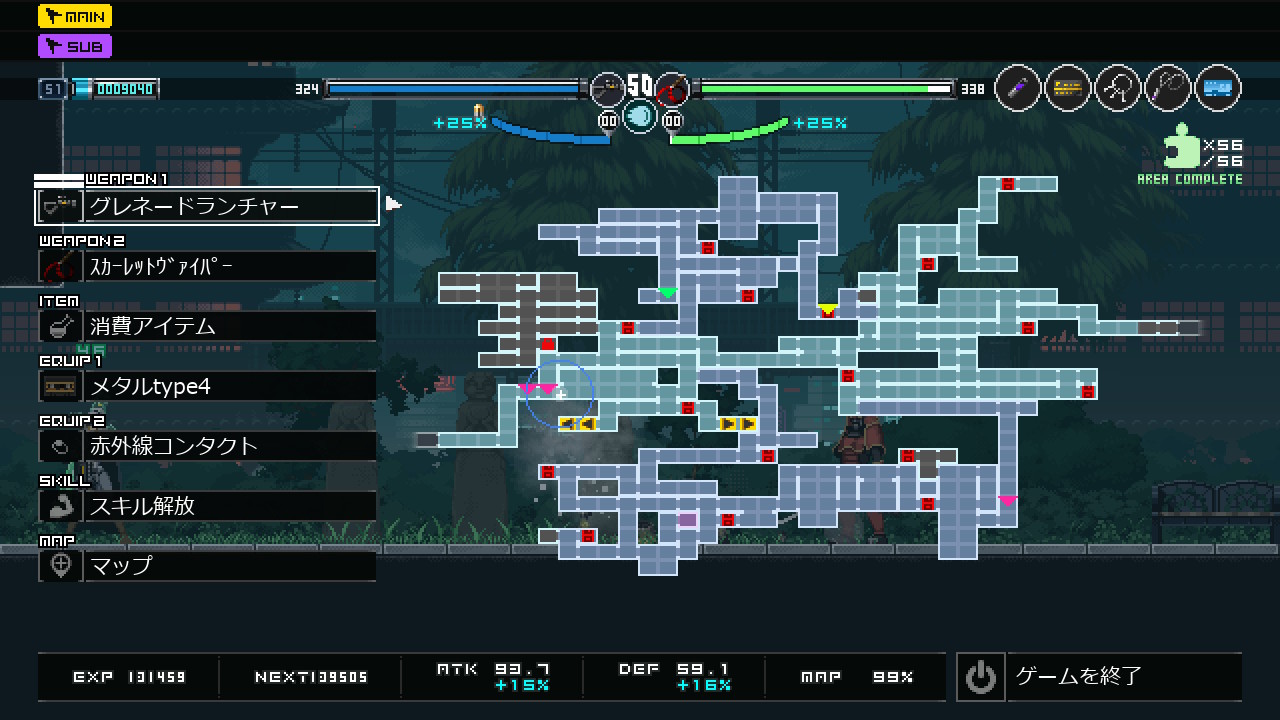Select the マップ menu entry
Viewport: 1280px width, 720px height.
point(207,566)
